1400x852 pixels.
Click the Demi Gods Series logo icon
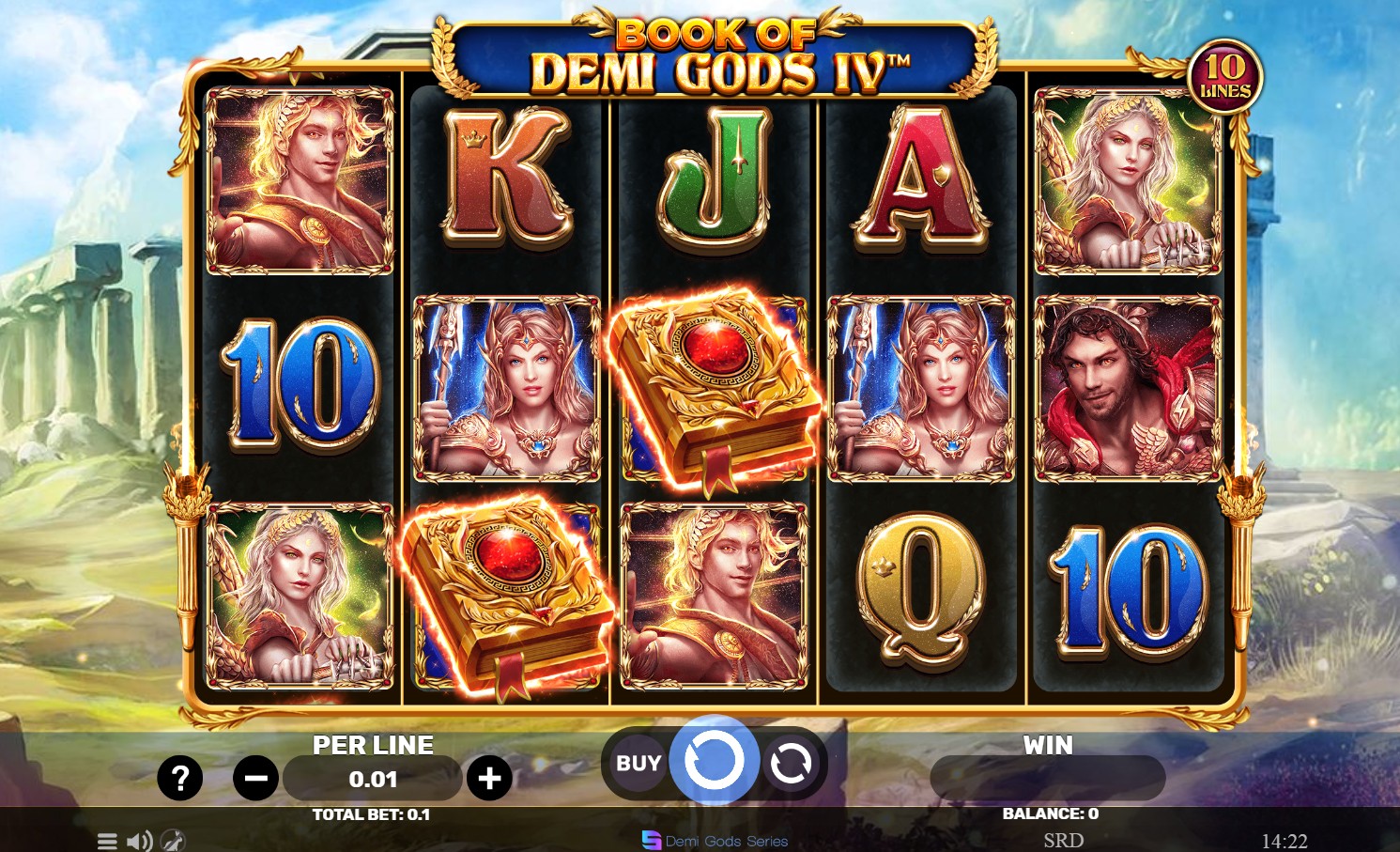651,841
